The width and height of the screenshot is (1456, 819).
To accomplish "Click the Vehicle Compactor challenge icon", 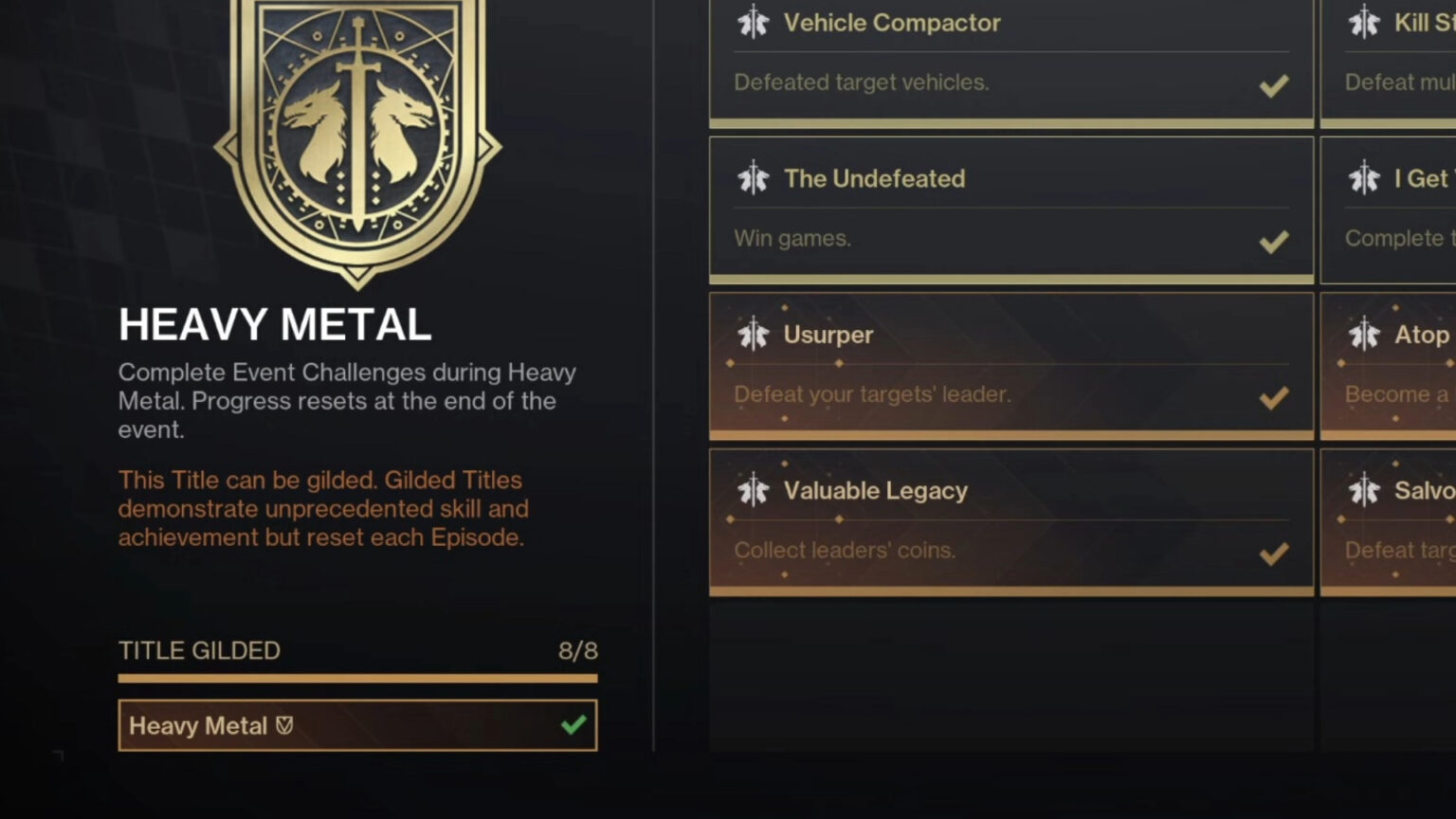I will tap(754, 21).
